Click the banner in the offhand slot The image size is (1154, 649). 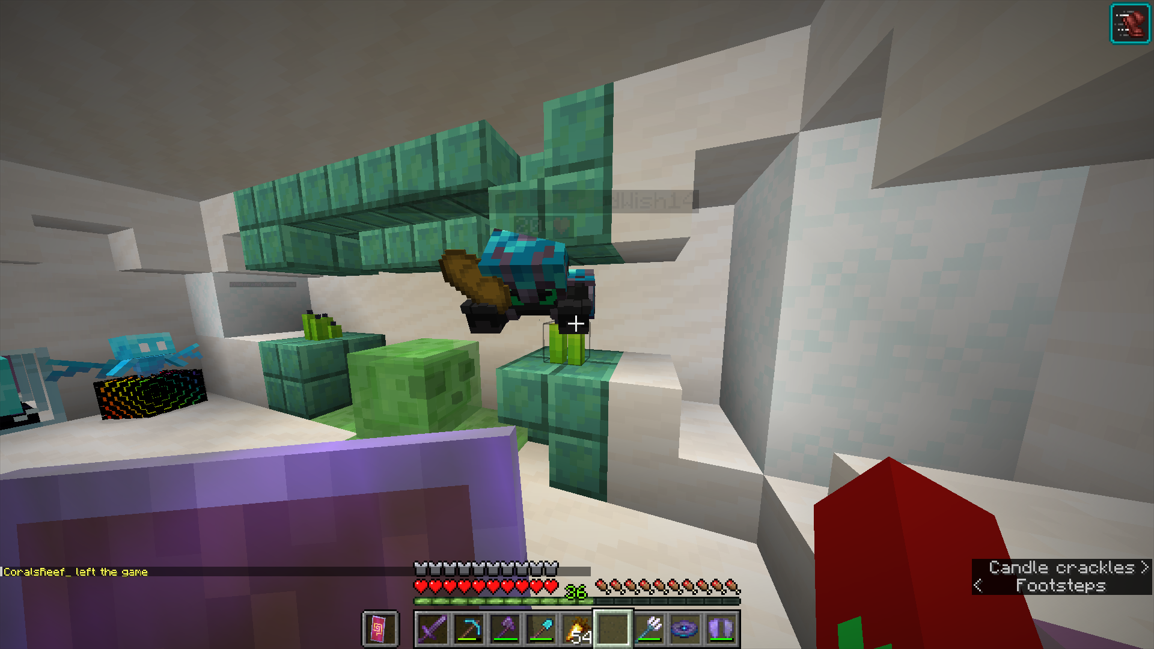tap(380, 629)
